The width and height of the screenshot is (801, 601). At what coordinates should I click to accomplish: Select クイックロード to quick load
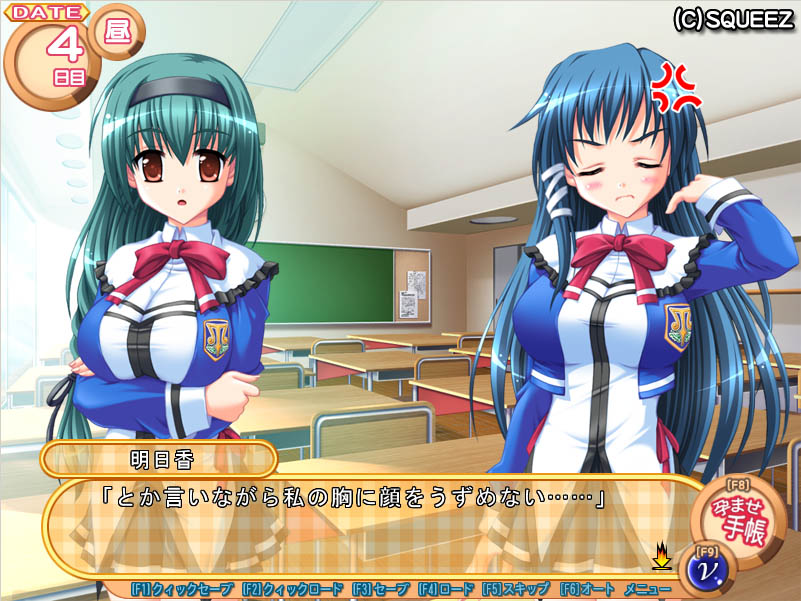[292, 589]
